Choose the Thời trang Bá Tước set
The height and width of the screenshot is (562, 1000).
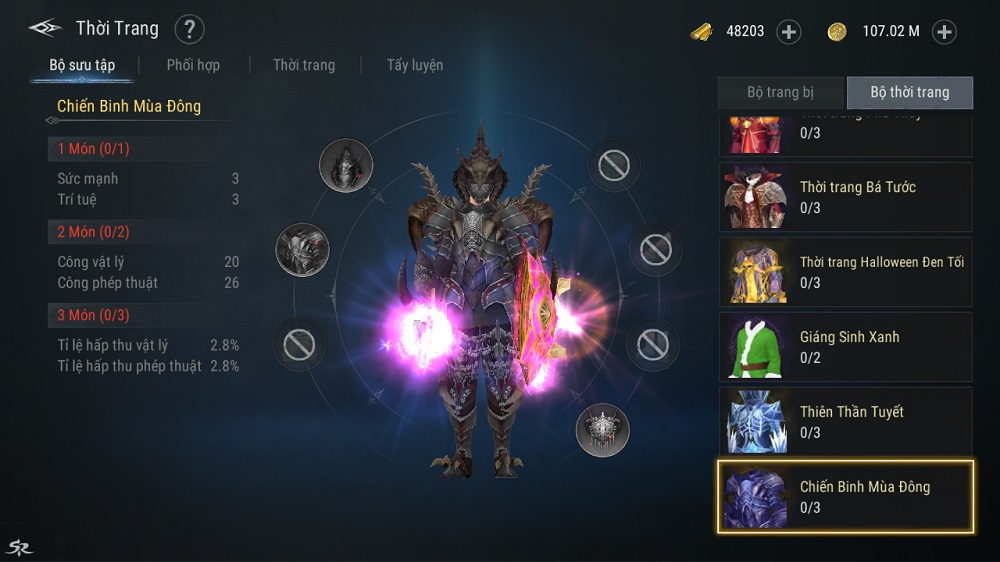[x=845, y=197]
